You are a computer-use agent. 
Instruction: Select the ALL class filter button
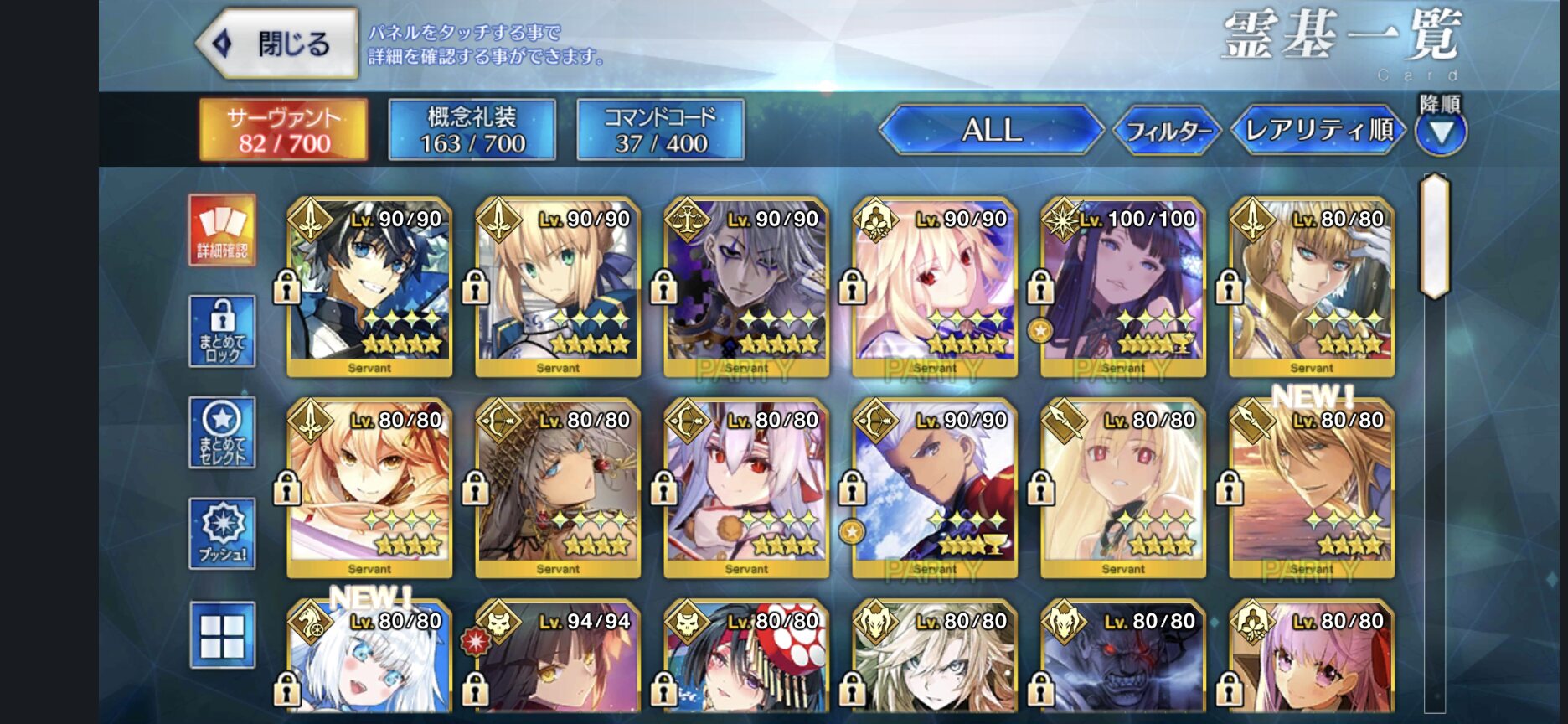click(x=992, y=130)
